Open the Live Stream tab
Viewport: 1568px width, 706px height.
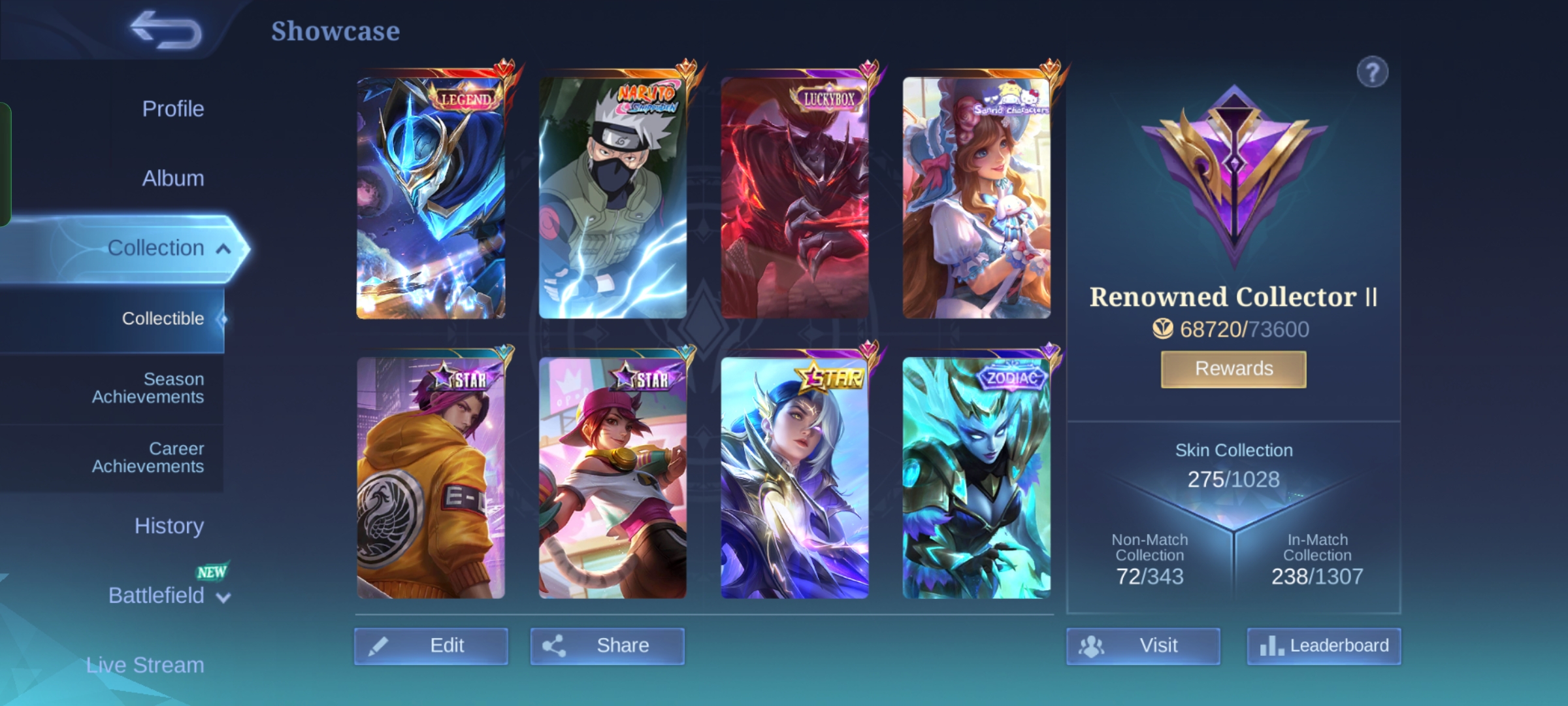[145, 665]
